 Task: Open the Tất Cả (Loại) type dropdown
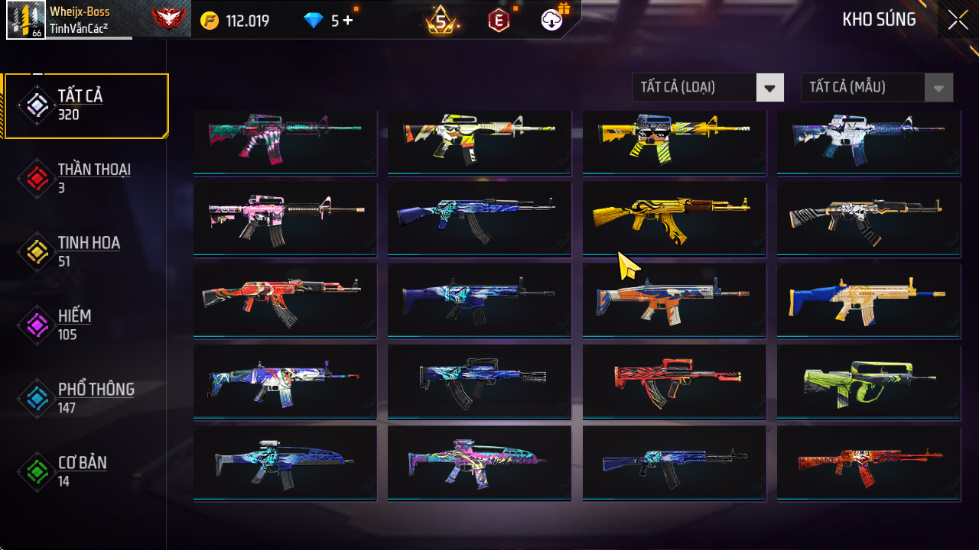click(708, 88)
